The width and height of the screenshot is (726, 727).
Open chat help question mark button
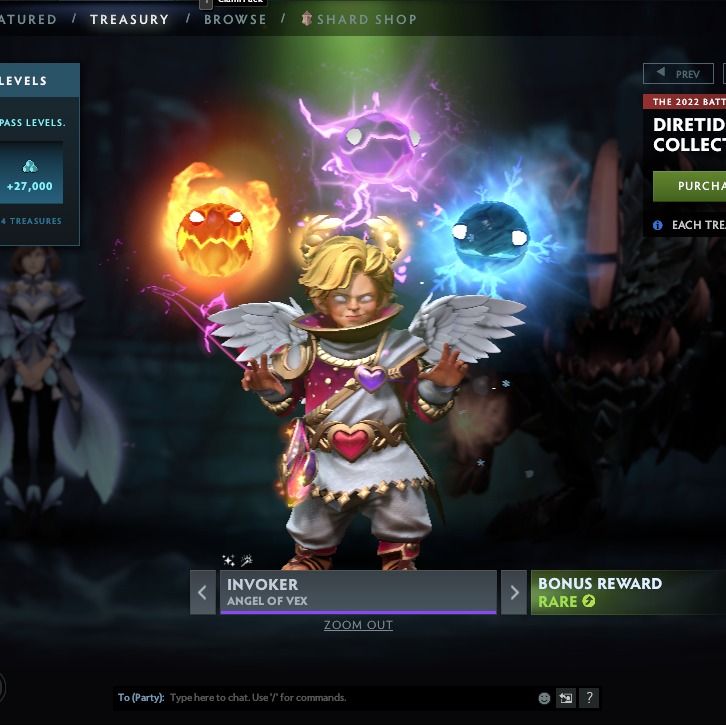coord(589,698)
